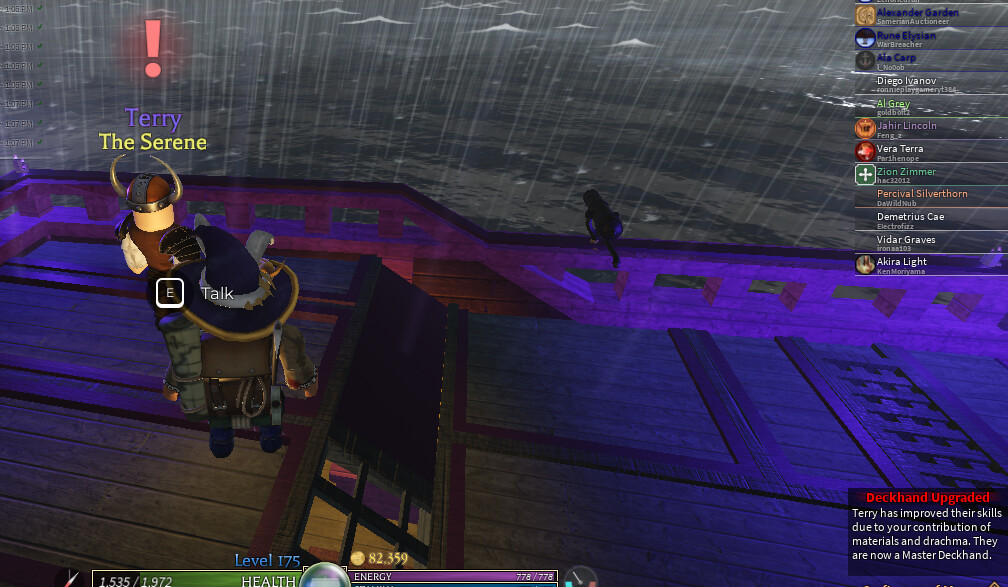This screenshot has width=1008, height=587.
Task: Select Vera Terra in the player list
Action: tap(900, 151)
